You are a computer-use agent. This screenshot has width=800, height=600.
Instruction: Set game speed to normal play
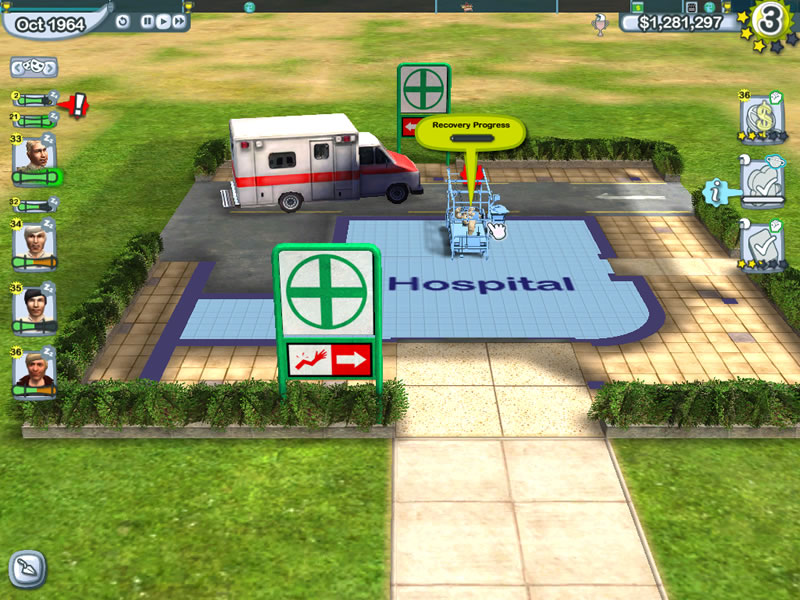tap(162, 22)
